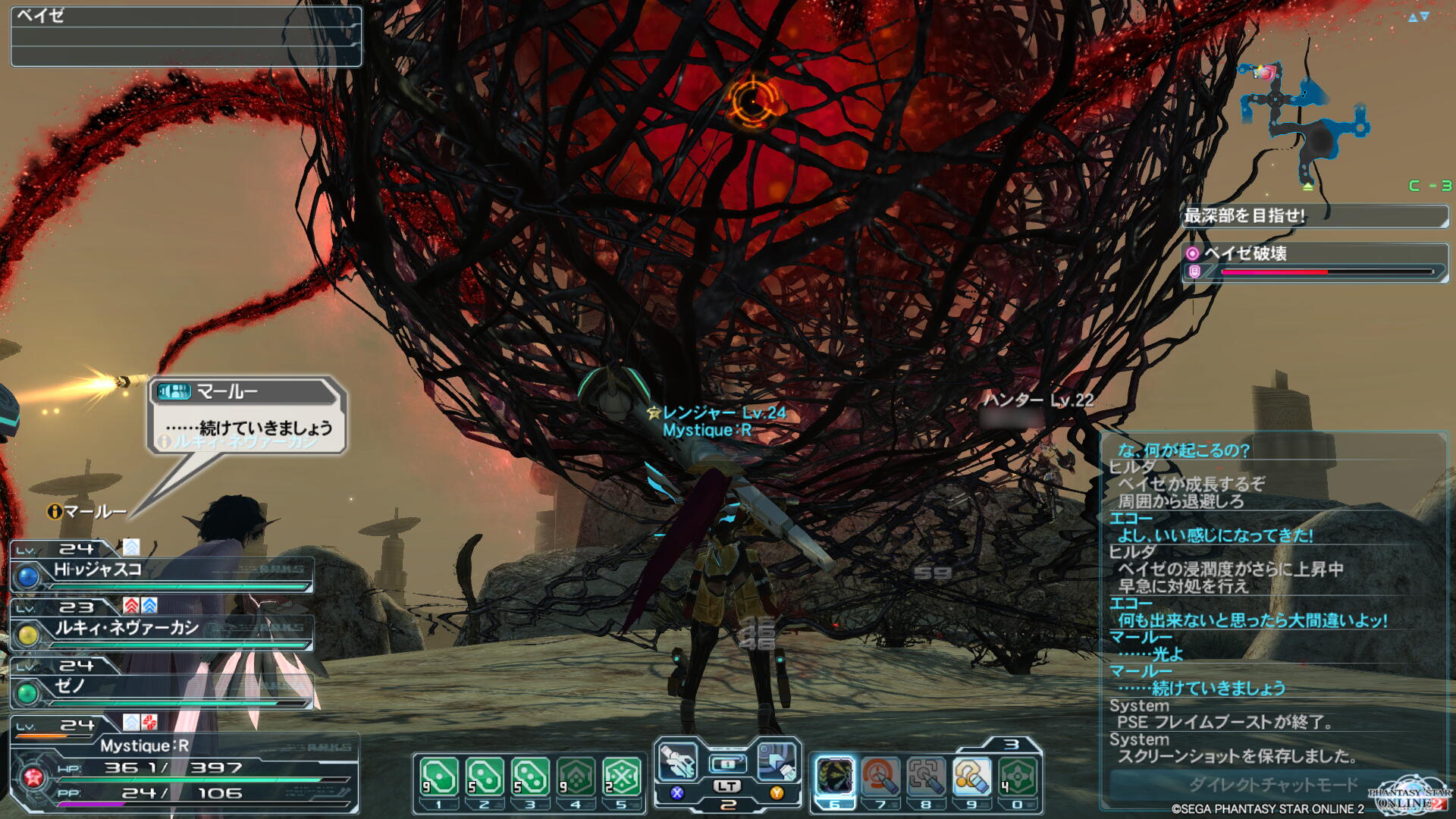Viewport: 1456px width, 819px height.
Task: Activate the orange target bullet skill in slot 7
Action: [880, 777]
